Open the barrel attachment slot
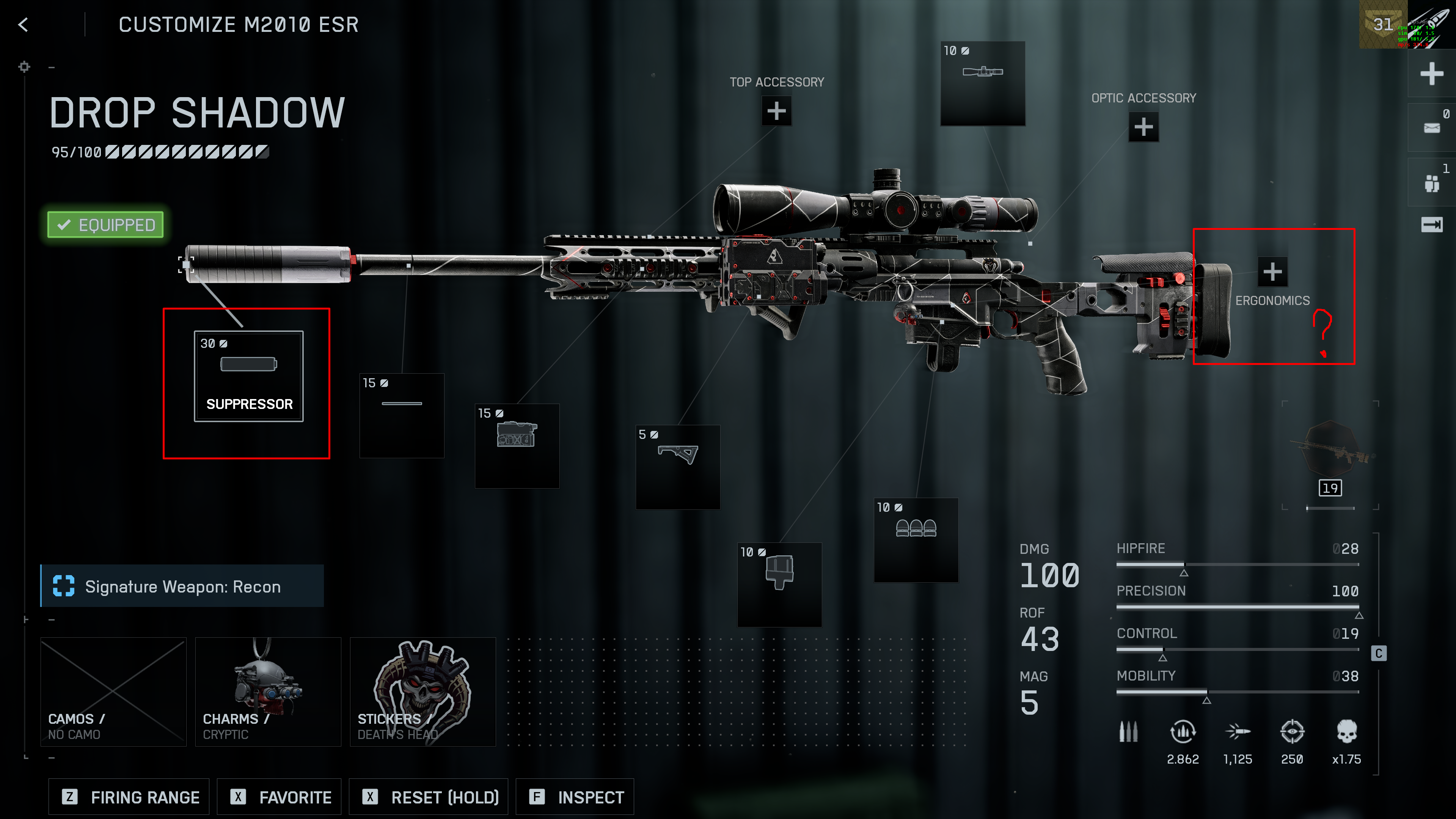This screenshot has width=1456, height=819. point(402,415)
